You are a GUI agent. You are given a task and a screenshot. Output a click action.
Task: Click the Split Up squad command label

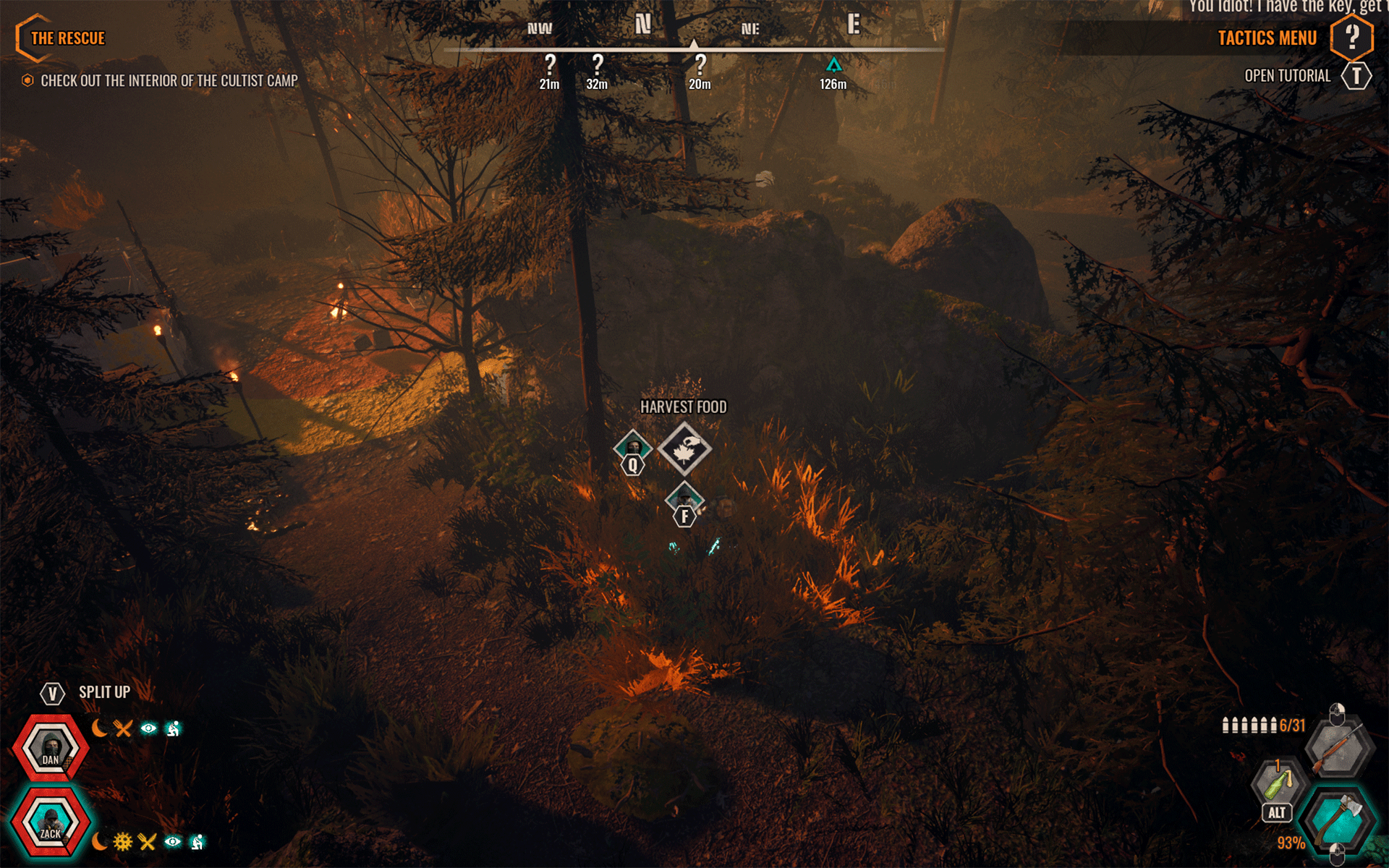(104, 692)
